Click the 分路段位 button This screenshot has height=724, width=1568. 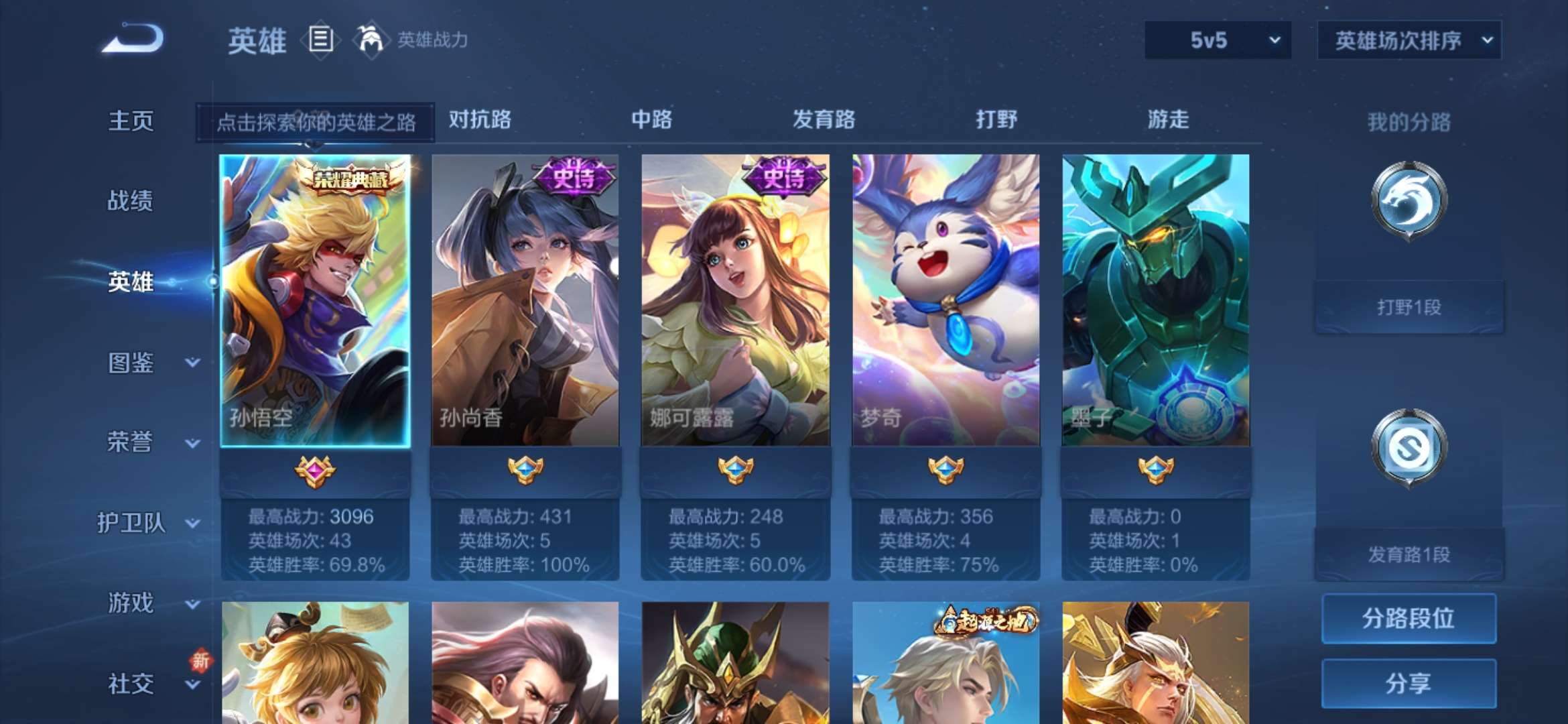click(x=1408, y=619)
